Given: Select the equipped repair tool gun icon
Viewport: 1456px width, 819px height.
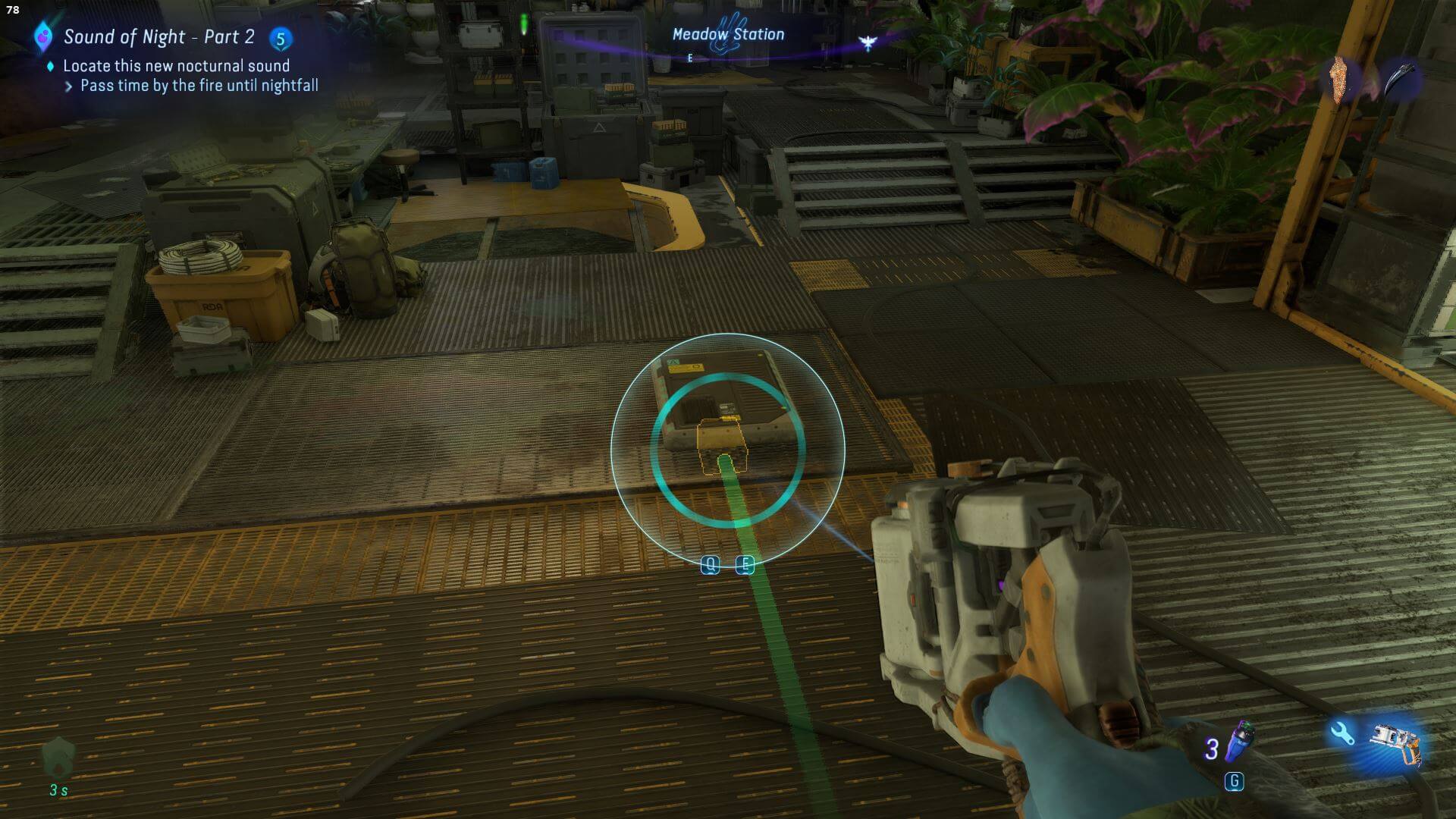Looking at the screenshot, I should click(1396, 743).
